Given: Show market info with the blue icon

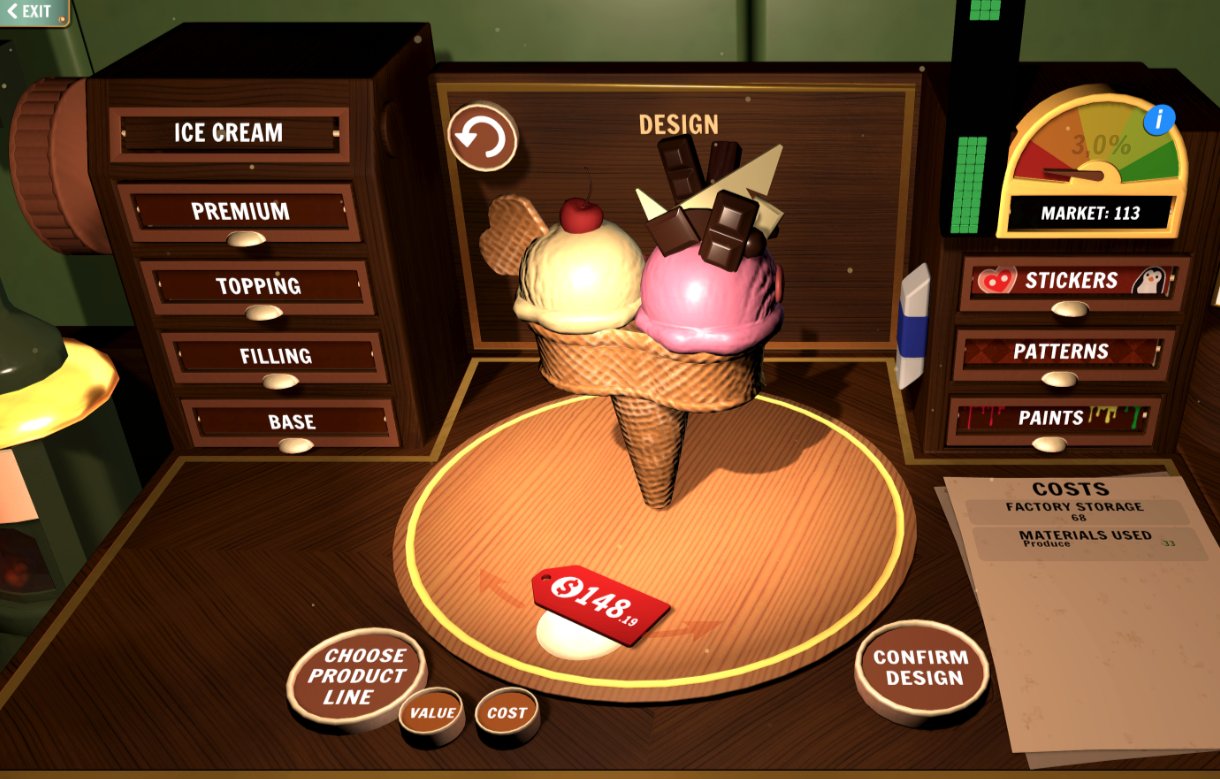Looking at the screenshot, I should click(1159, 120).
